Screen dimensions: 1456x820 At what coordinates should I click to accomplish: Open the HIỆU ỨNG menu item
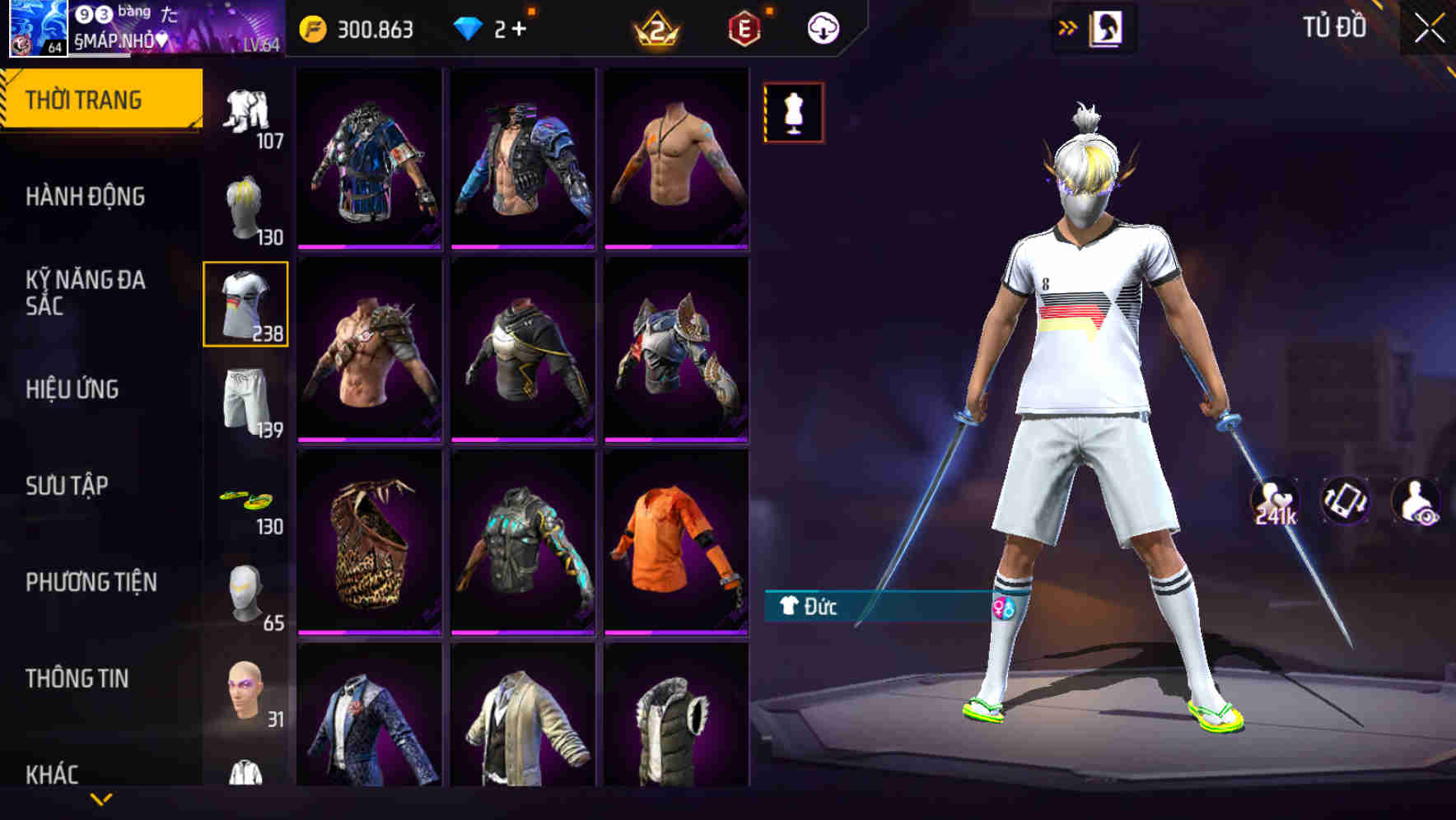click(x=73, y=390)
